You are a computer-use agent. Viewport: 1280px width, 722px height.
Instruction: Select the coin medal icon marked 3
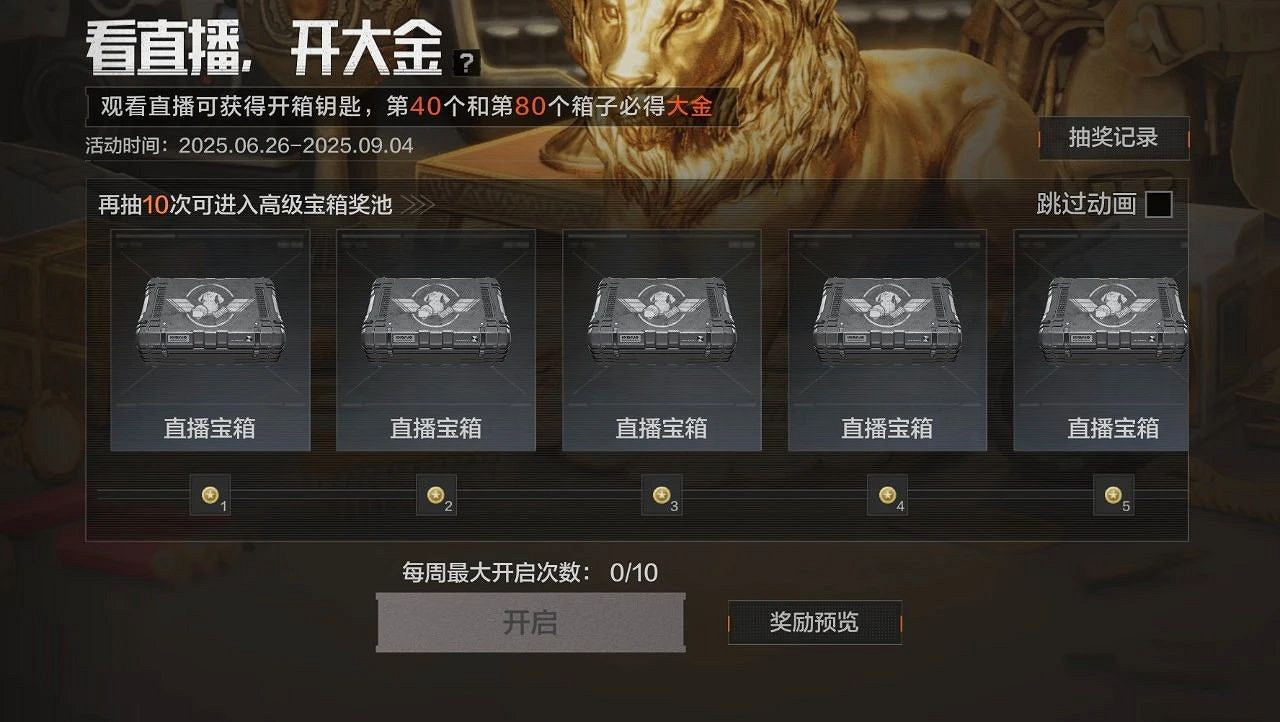pos(662,494)
